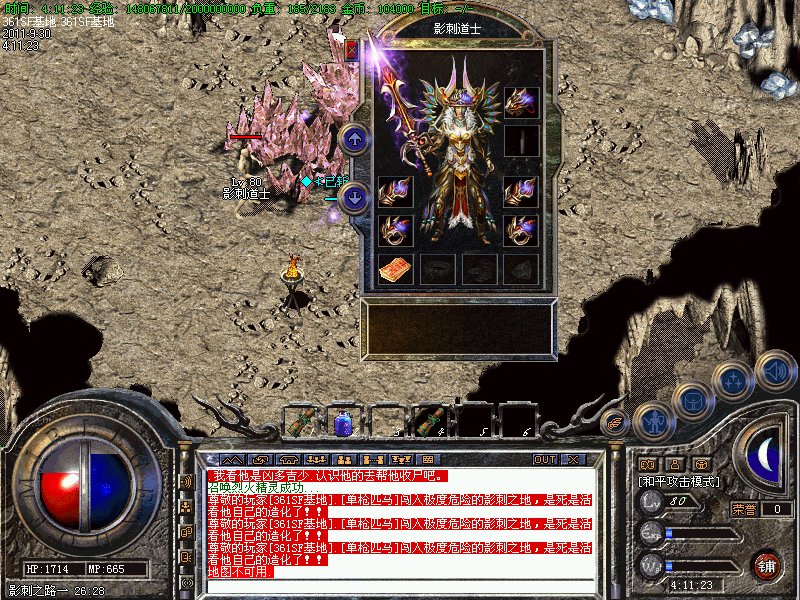This screenshot has height=600, width=800.
Task: Click the X button on chat bar
Action: tap(573, 459)
